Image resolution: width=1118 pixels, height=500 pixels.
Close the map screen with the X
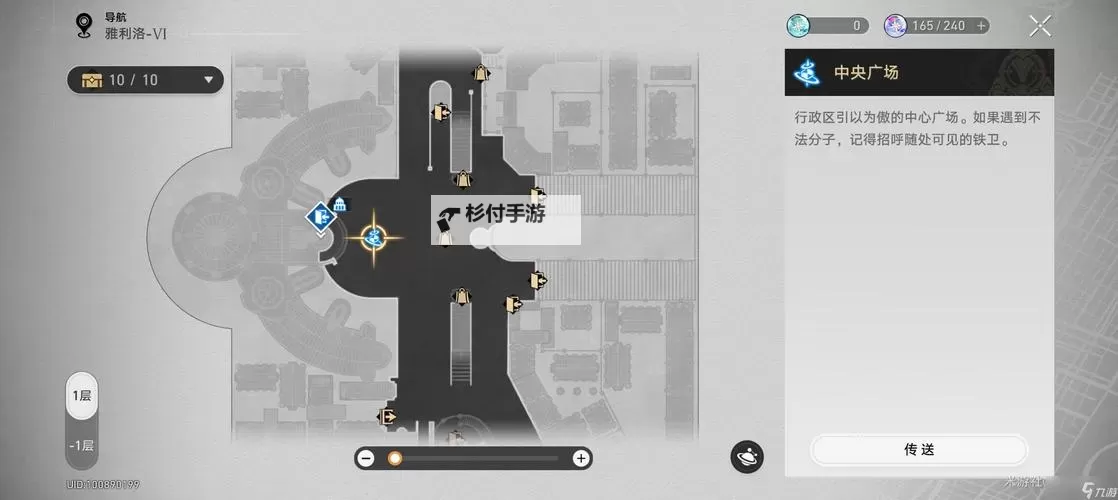click(x=1040, y=26)
